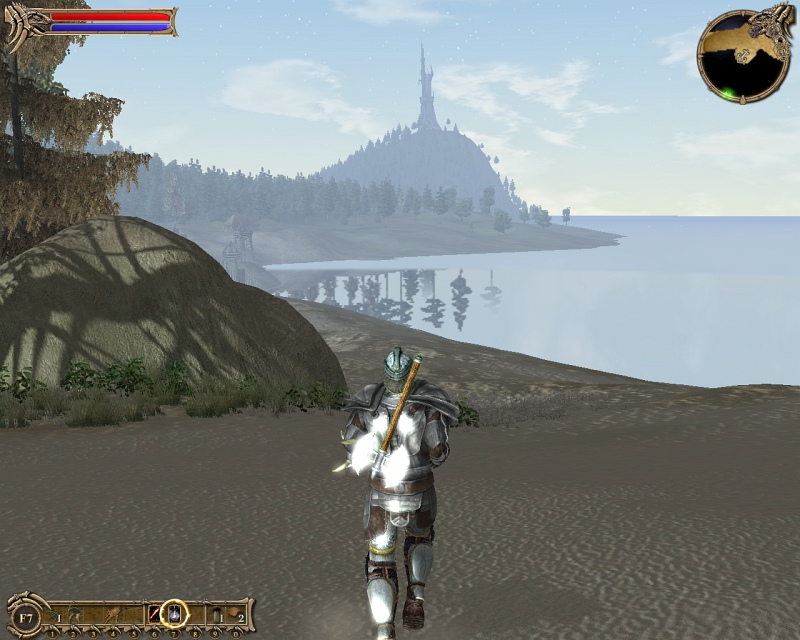
Task: Activate the highlighted white flask slot
Action: click(175, 612)
